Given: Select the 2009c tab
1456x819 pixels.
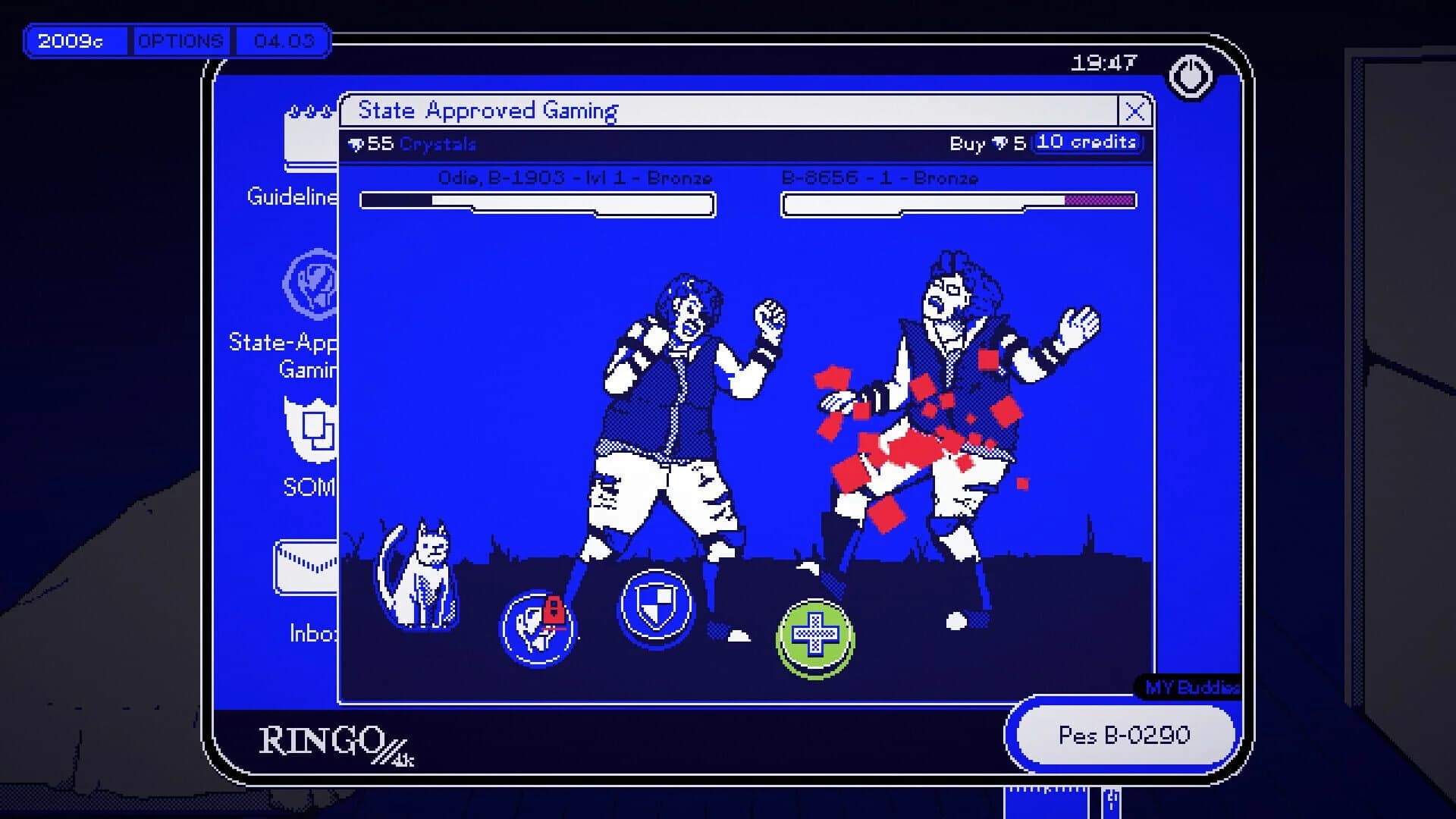Looking at the screenshot, I should tap(76, 42).
